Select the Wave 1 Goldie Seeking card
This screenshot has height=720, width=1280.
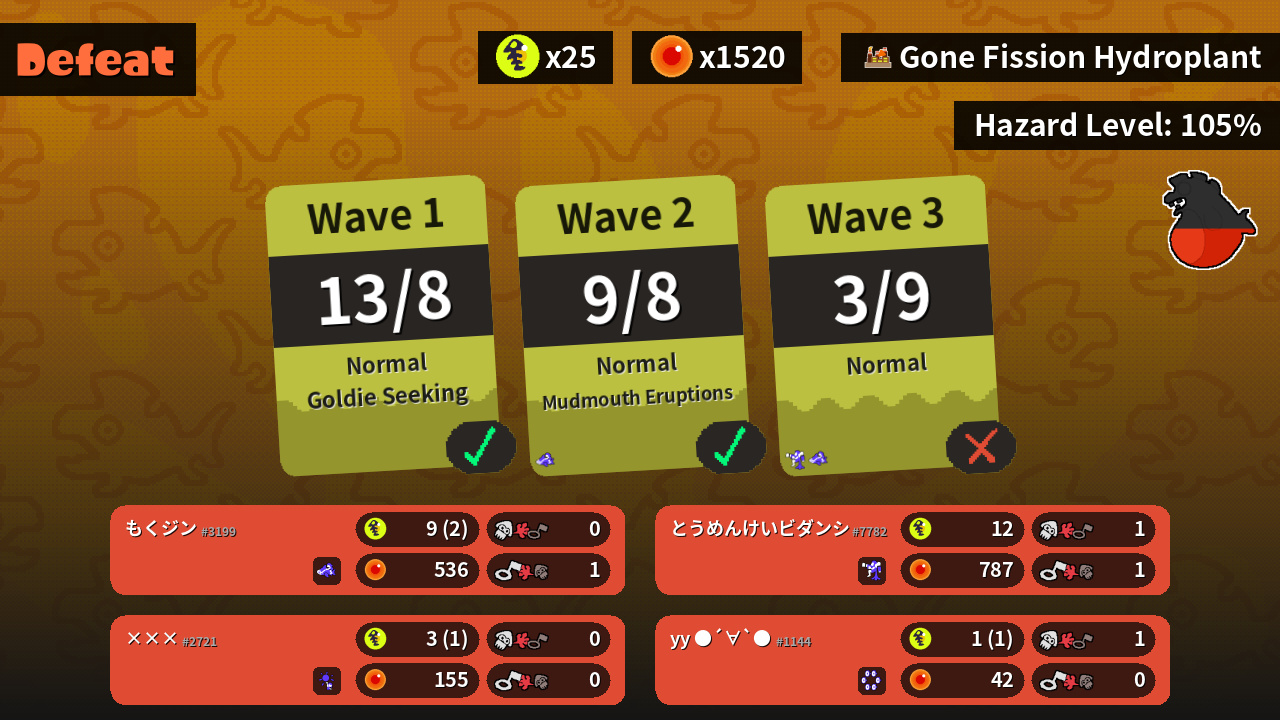383,325
